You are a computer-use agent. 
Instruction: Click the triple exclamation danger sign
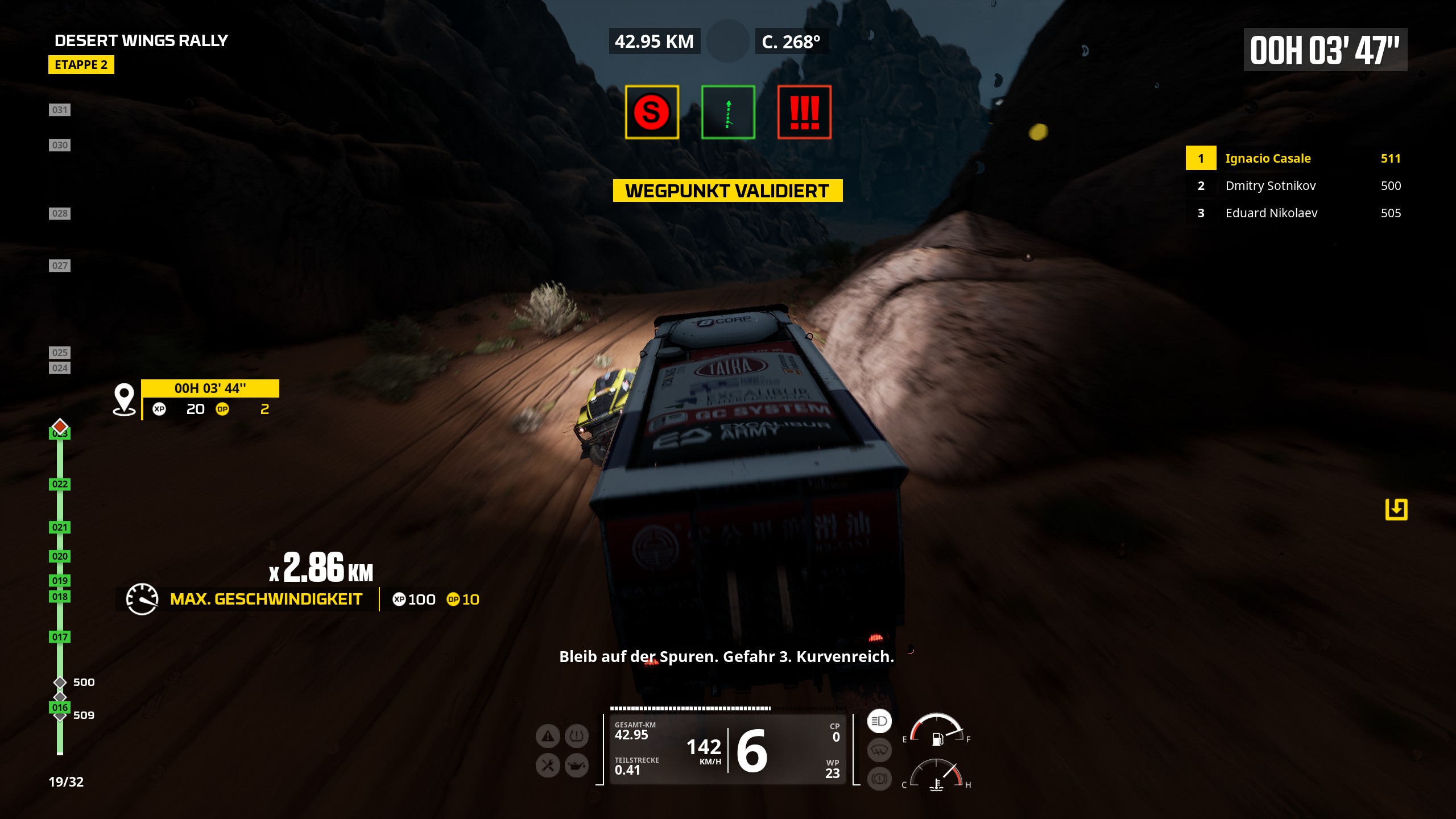tap(804, 112)
